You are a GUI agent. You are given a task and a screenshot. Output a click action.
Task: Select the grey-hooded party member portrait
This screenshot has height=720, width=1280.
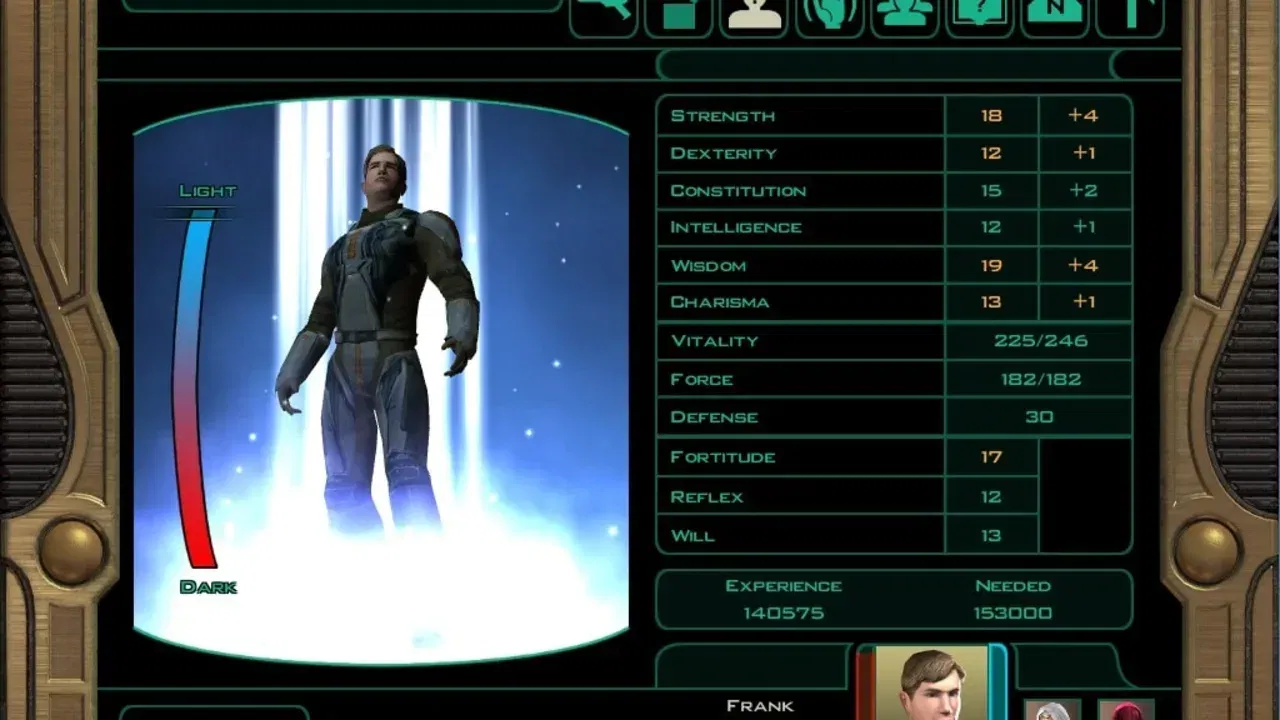pos(1052,709)
